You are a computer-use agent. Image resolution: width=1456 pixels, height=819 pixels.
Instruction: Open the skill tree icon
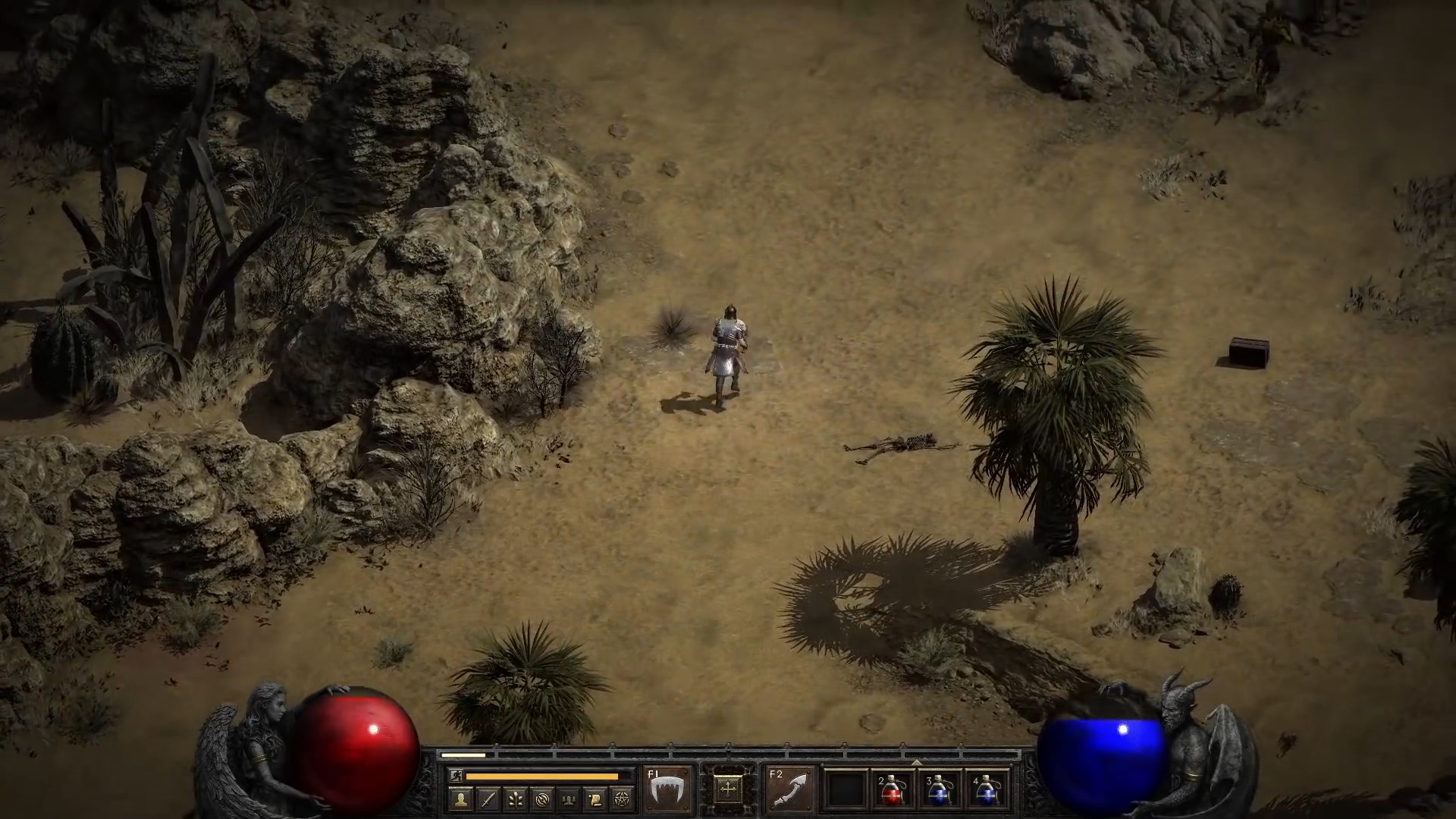[516, 800]
